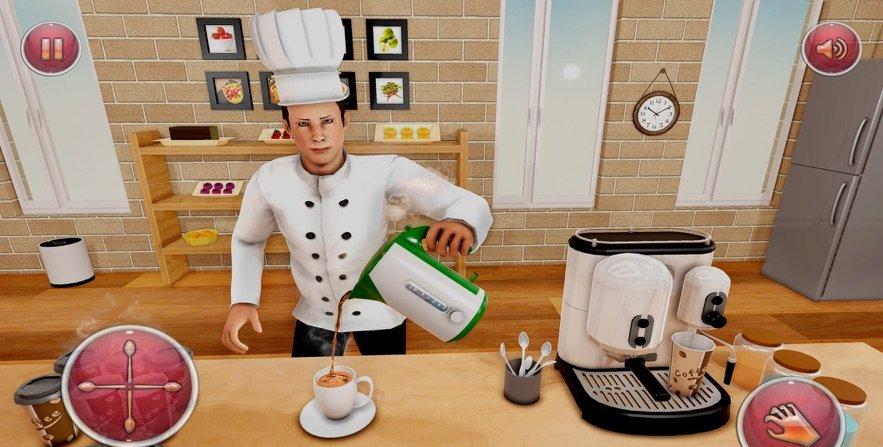Tap the red hand interact button
The image size is (883, 447).
[789, 414]
